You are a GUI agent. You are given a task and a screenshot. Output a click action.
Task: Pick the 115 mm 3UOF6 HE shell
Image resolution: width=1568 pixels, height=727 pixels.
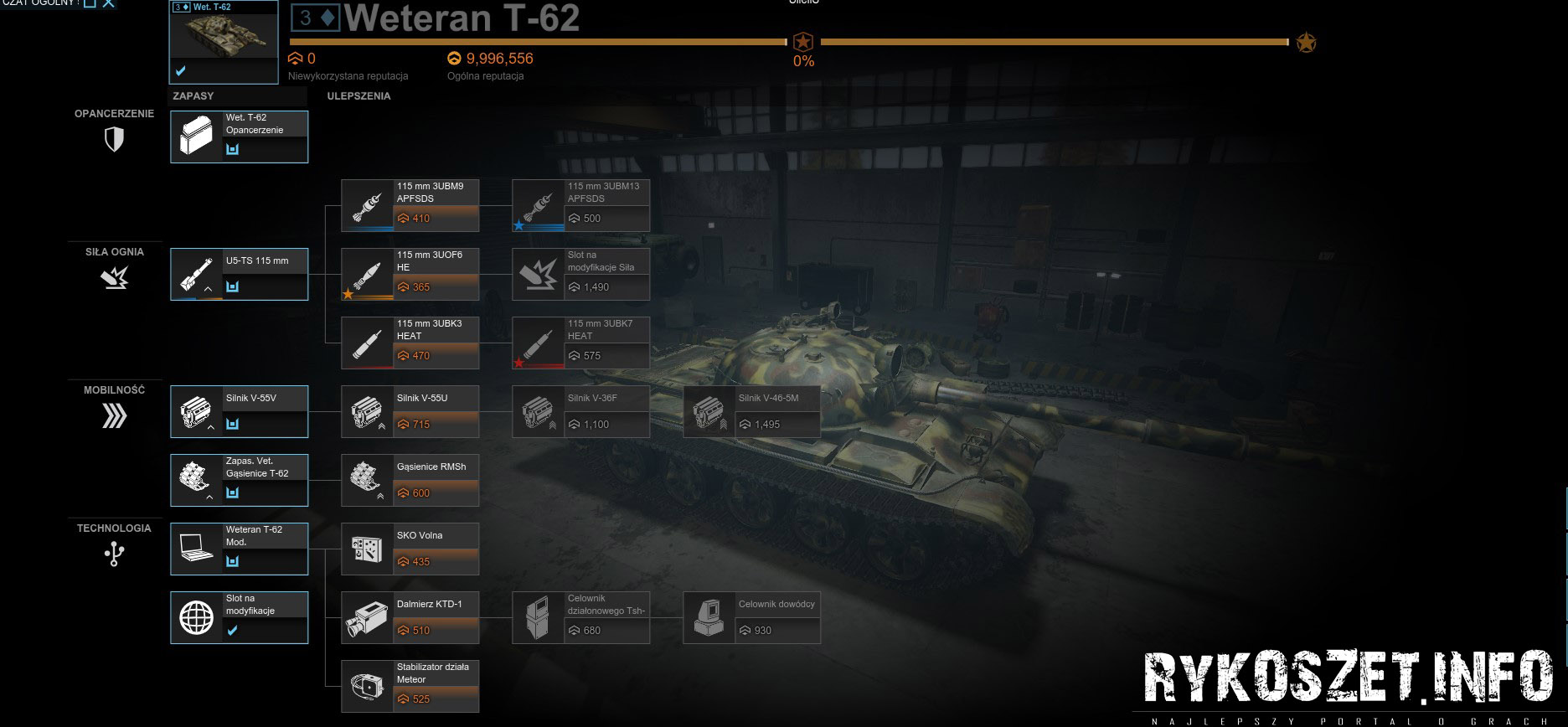point(410,274)
